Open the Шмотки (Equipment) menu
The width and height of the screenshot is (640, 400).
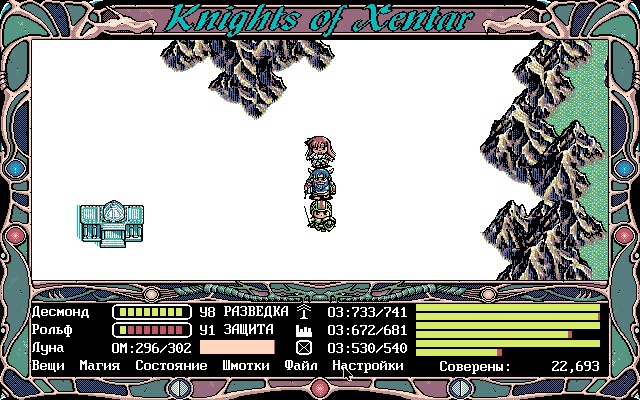(246, 366)
